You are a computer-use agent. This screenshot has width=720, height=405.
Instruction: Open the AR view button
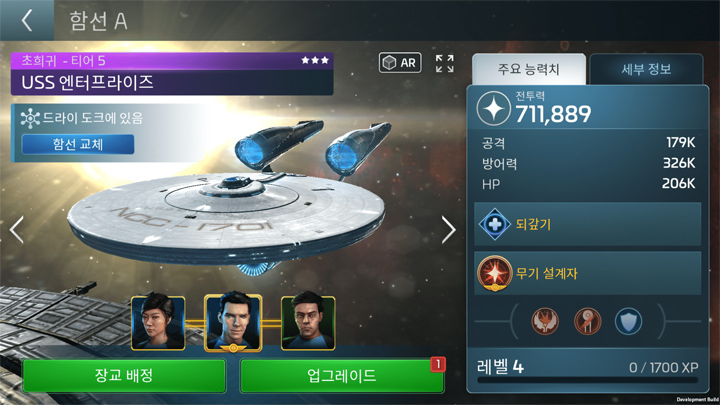tap(400, 63)
